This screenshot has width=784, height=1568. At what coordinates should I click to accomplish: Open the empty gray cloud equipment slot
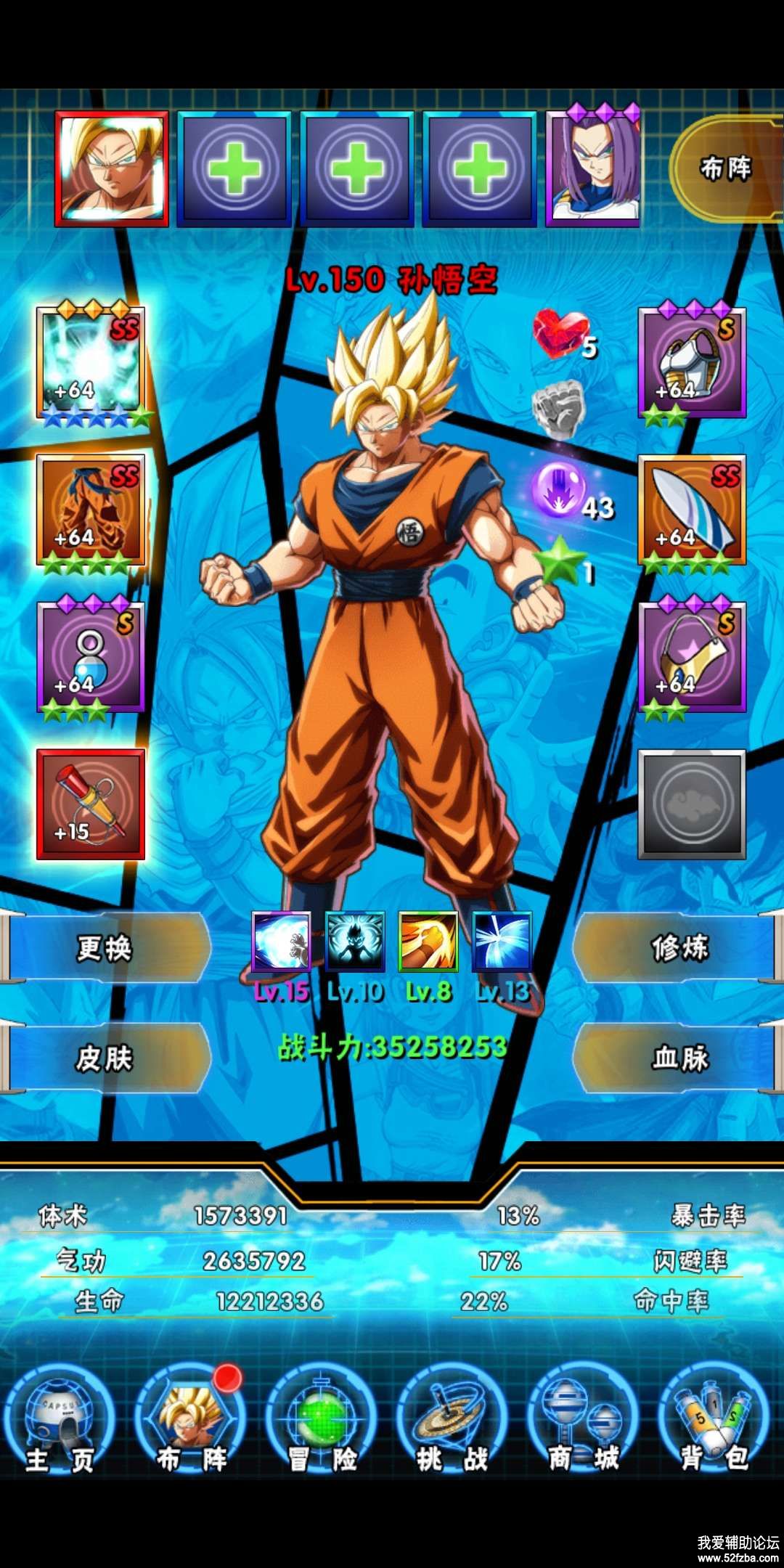[x=692, y=804]
